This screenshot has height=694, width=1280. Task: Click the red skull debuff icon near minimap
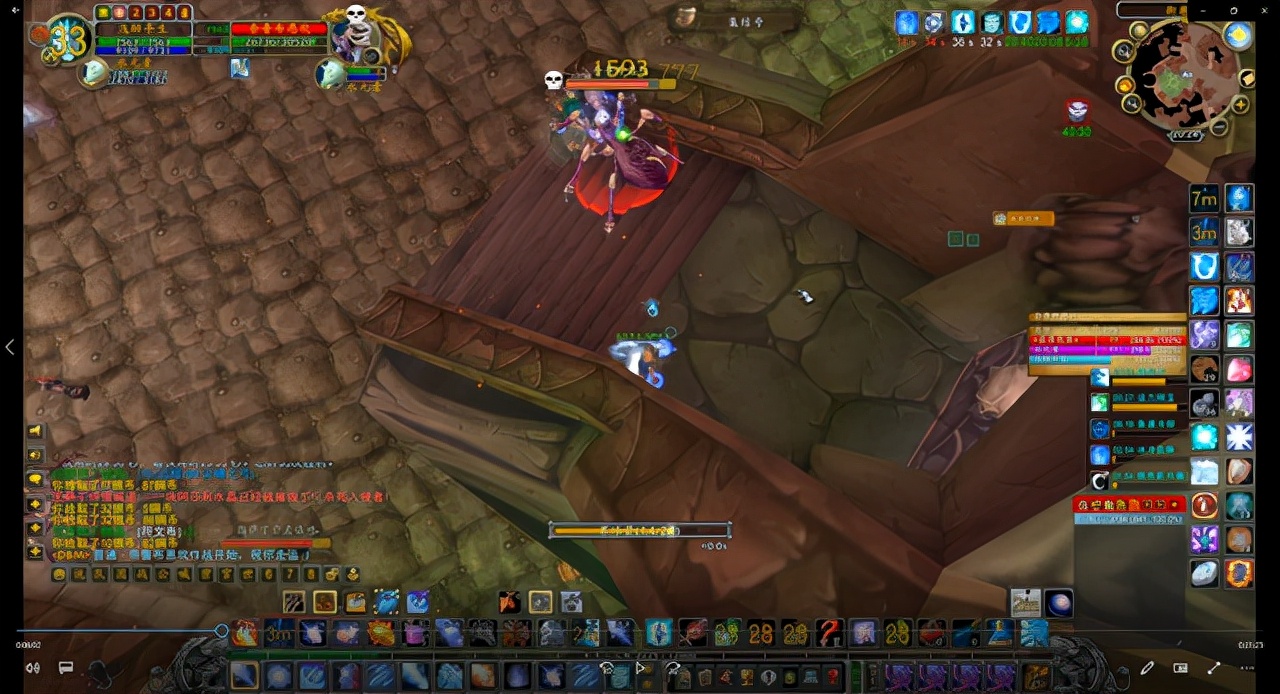point(1077,111)
